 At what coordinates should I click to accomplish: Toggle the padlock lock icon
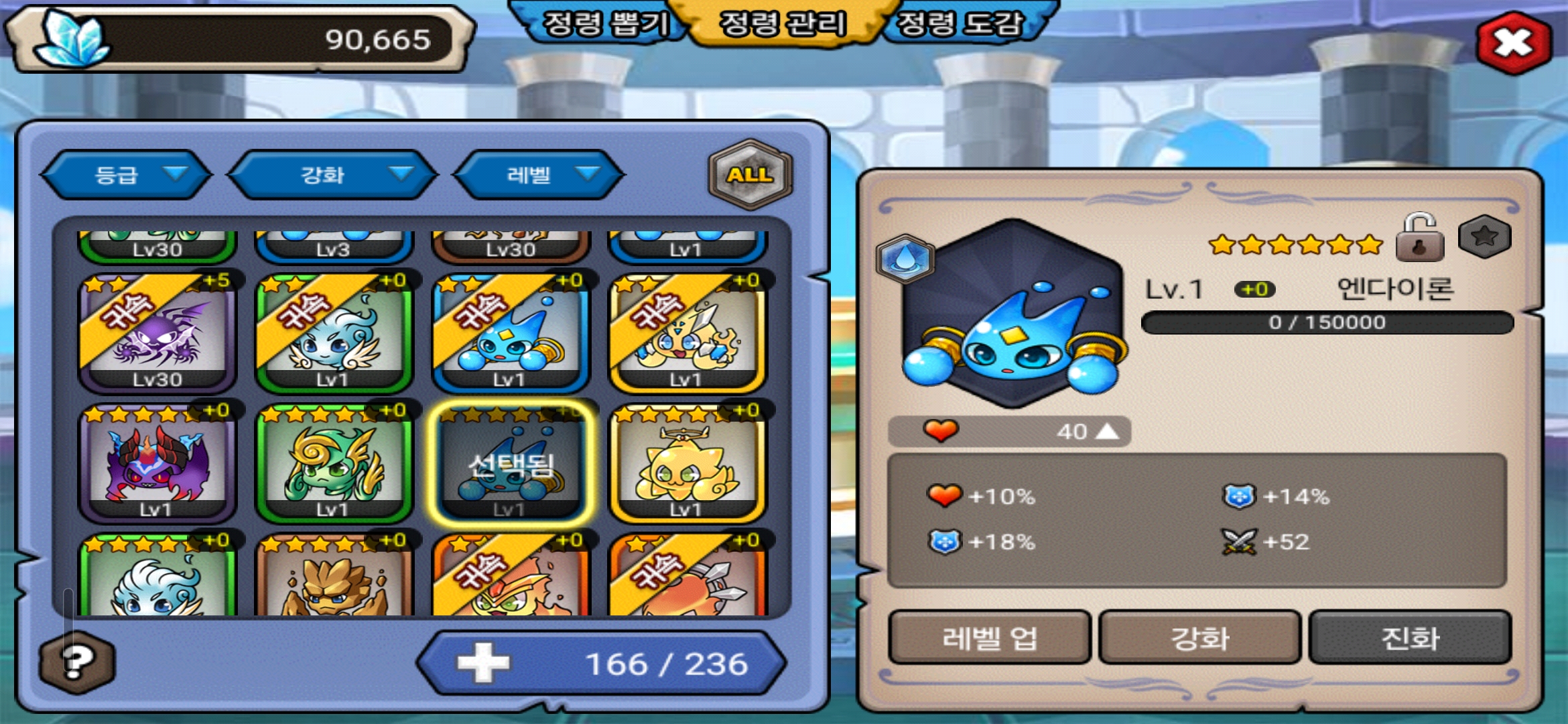point(1419,239)
